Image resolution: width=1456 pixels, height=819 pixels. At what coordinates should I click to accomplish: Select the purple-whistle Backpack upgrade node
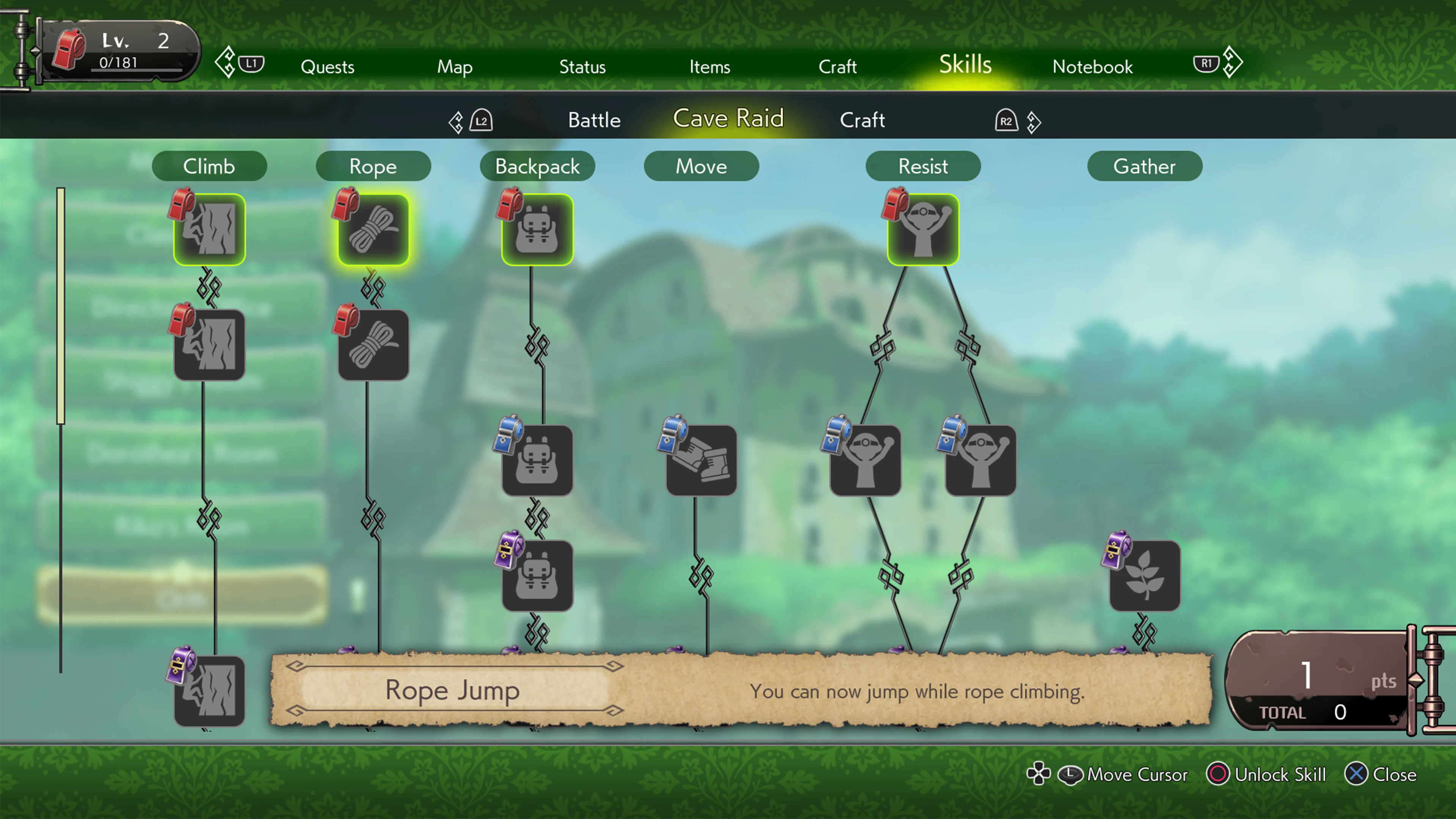coord(537,576)
